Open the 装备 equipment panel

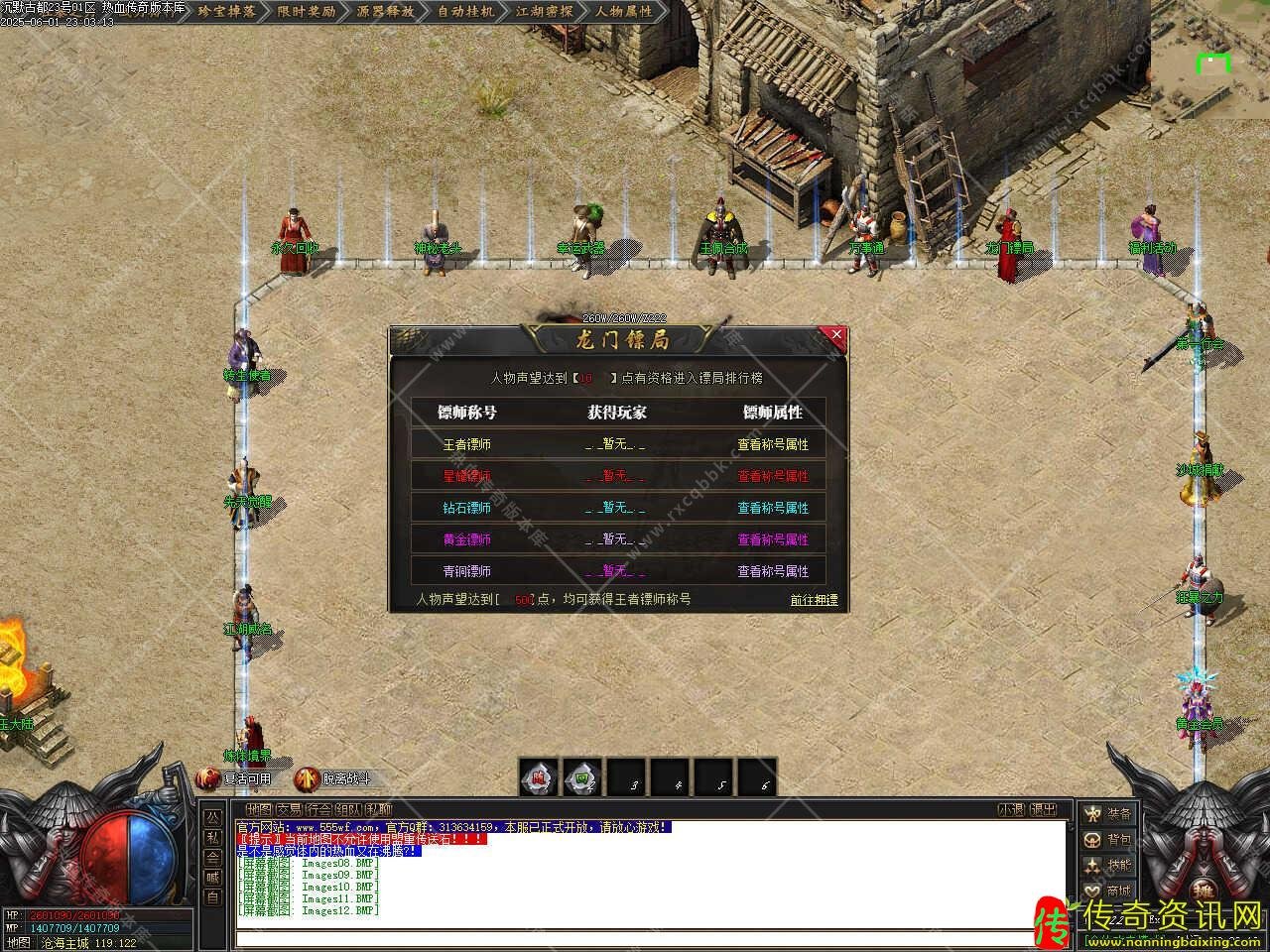[1107, 814]
